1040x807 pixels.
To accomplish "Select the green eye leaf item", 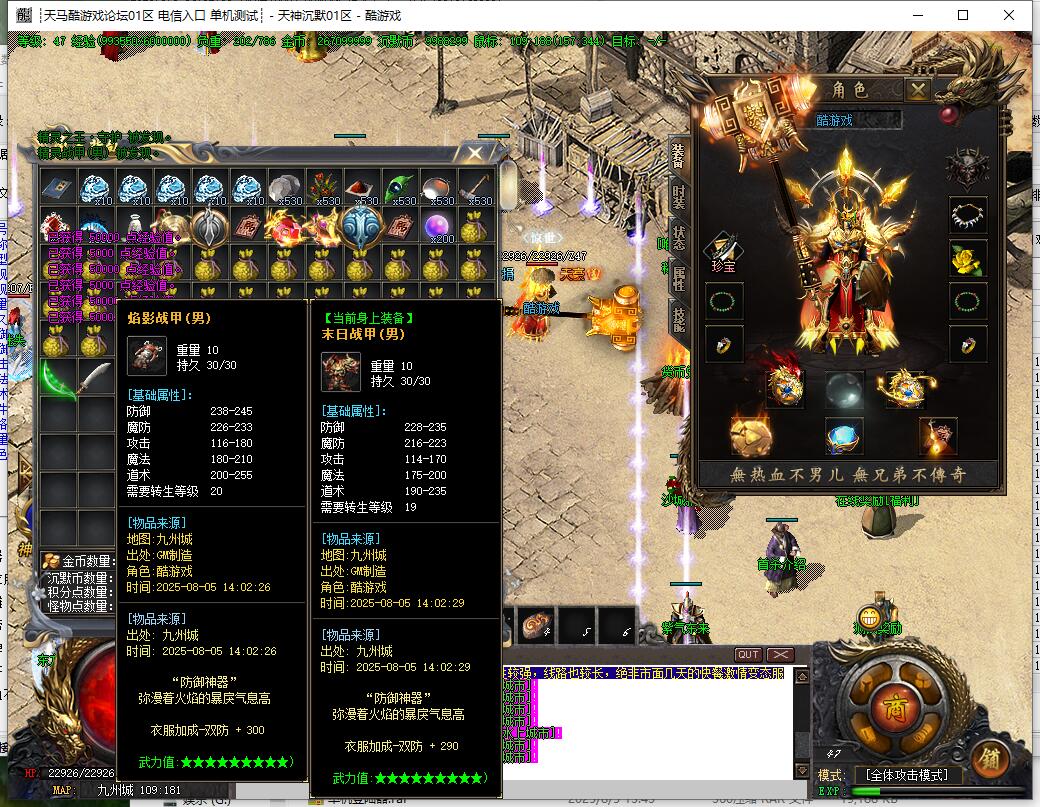I will tap(398, 187).
